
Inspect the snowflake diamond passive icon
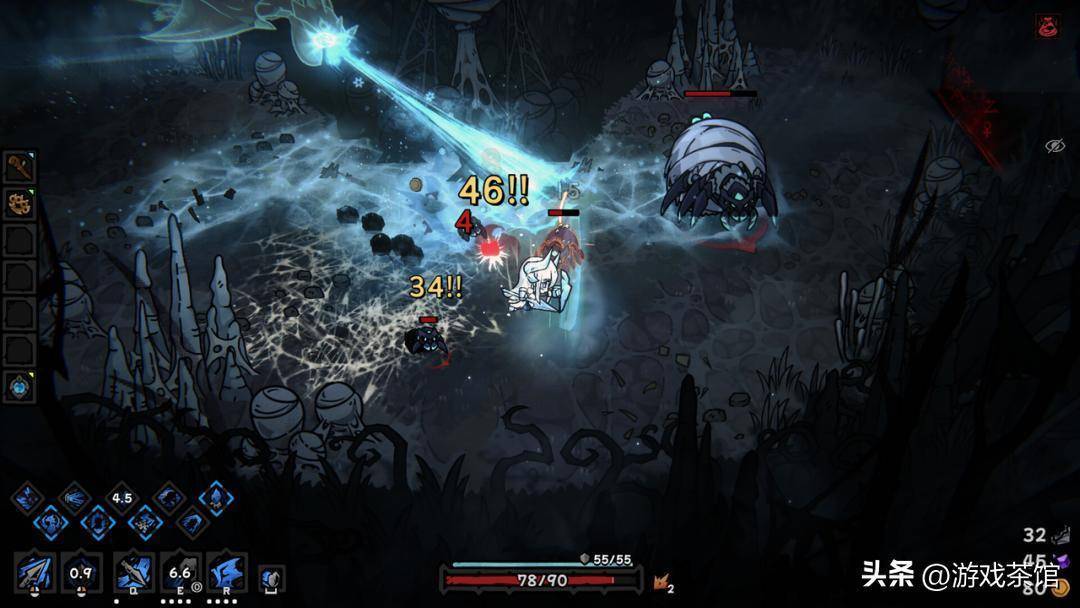[145, 521]
